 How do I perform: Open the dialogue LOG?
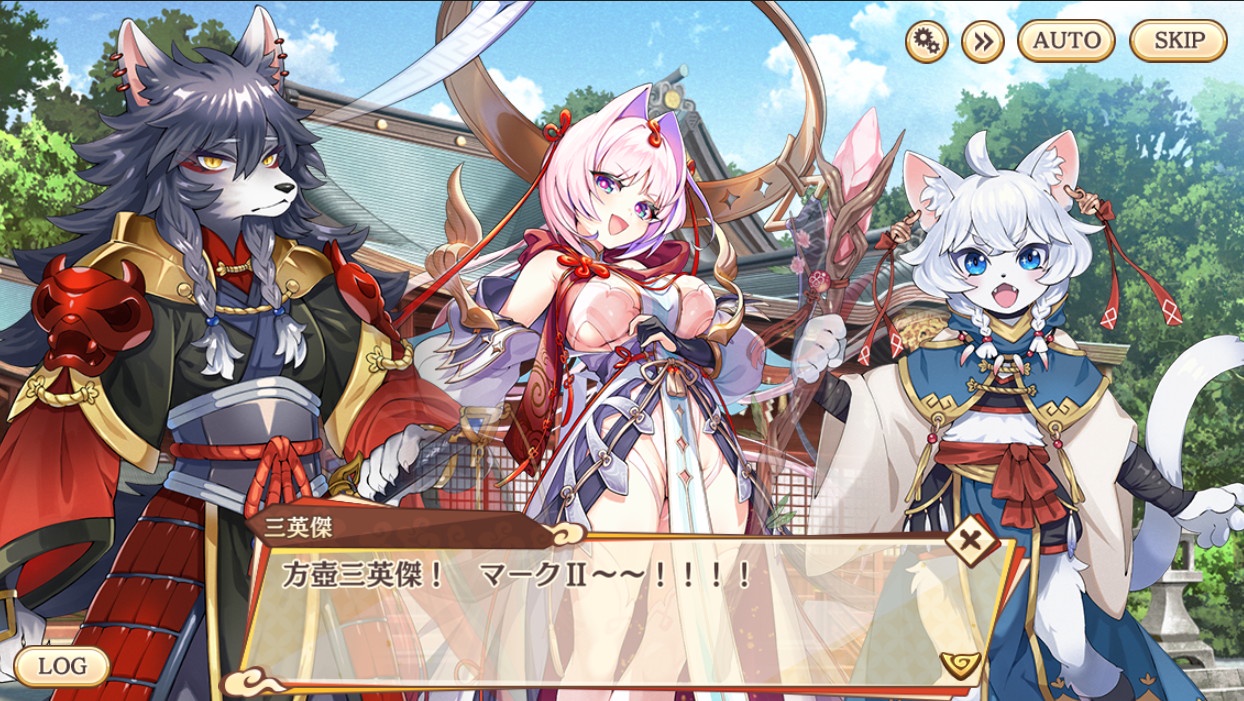pyautogui.click(x=62, y=666)
